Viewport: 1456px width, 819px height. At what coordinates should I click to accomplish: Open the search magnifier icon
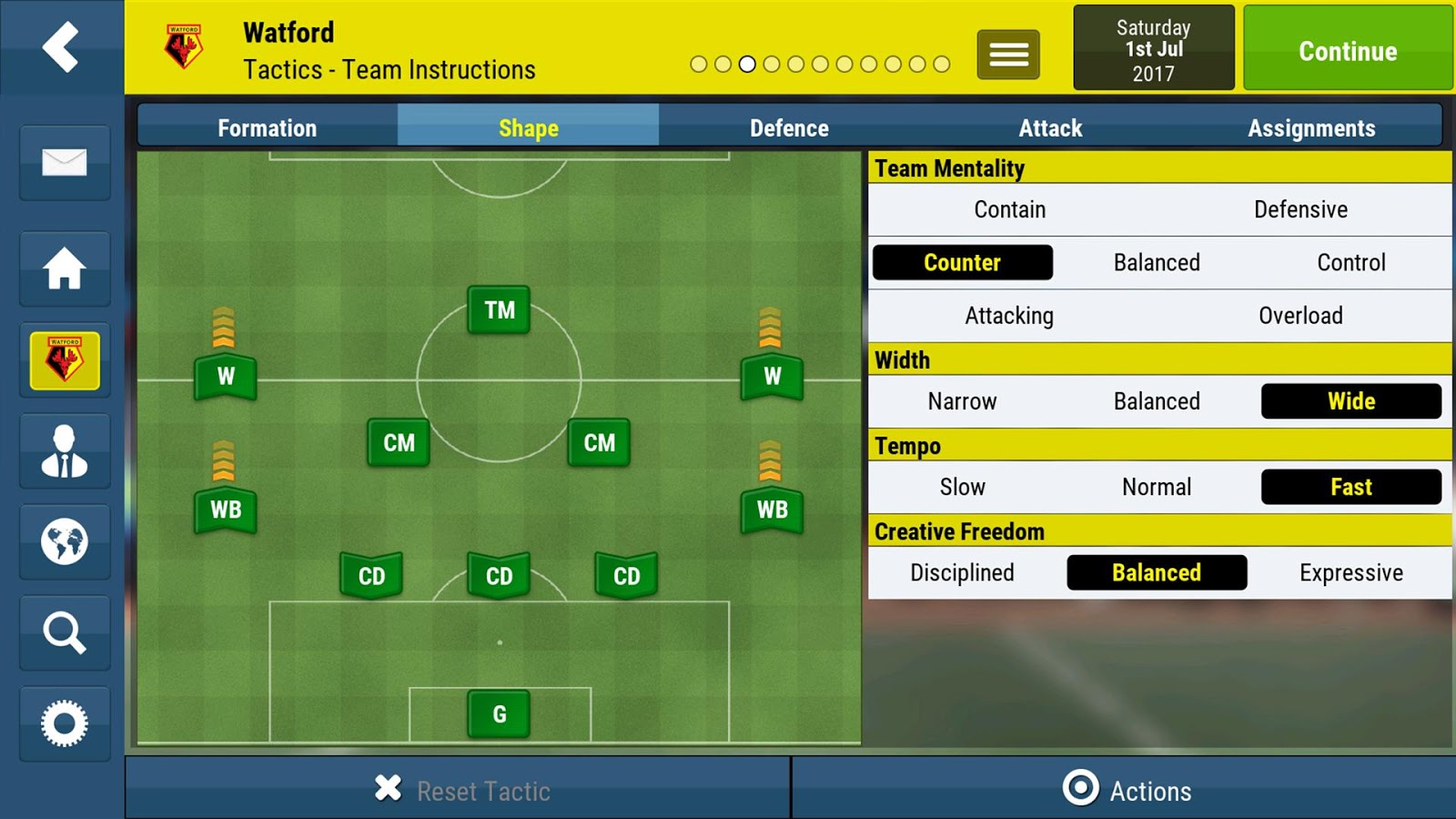[64, 632]
